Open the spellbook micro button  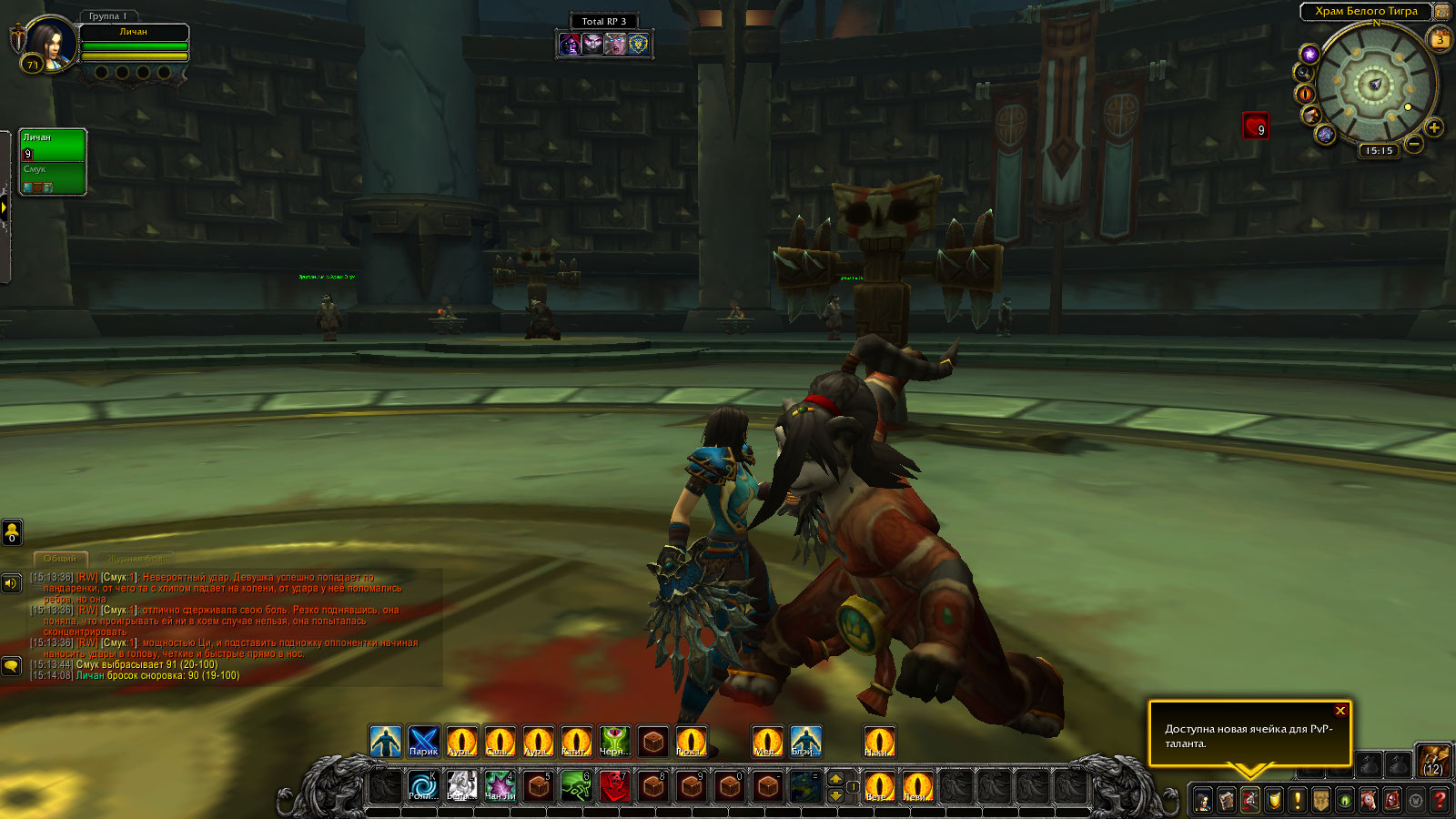[x=1226, y=801]
